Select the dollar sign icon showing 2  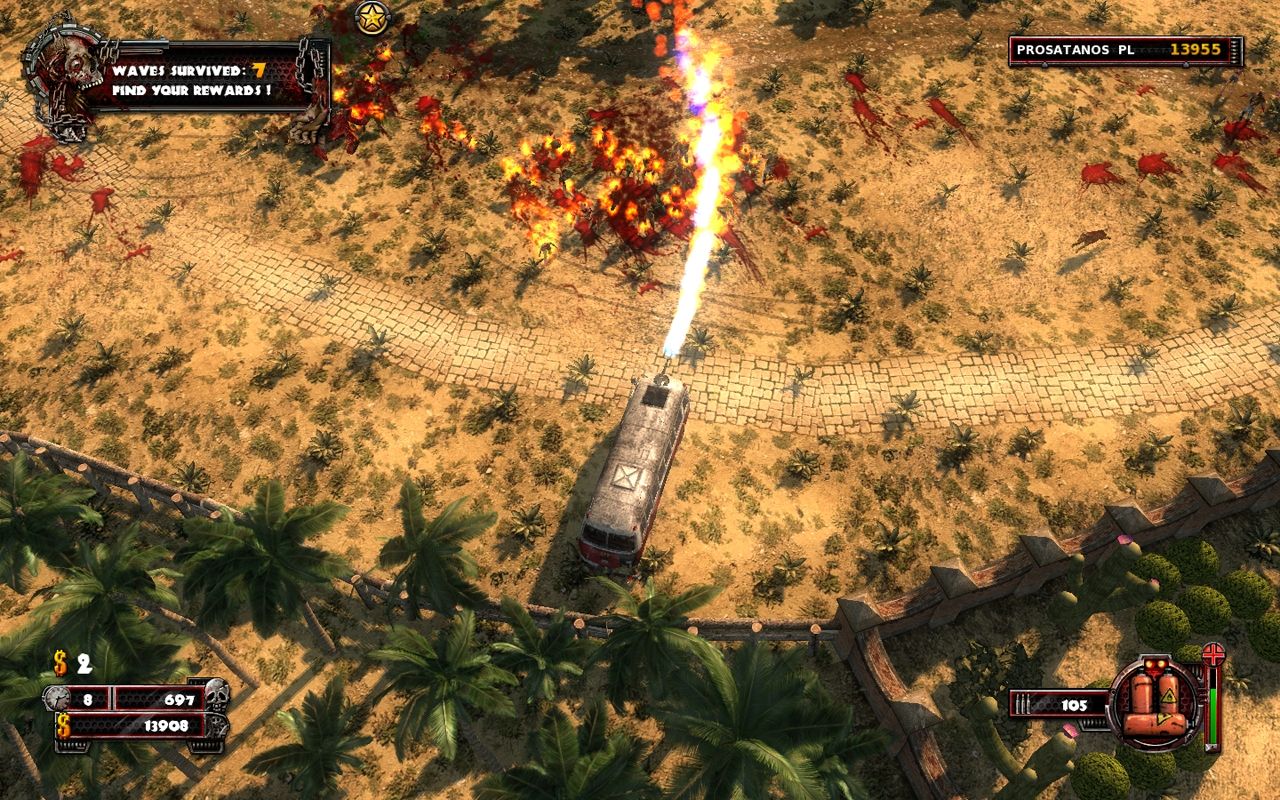click(60, 663)
